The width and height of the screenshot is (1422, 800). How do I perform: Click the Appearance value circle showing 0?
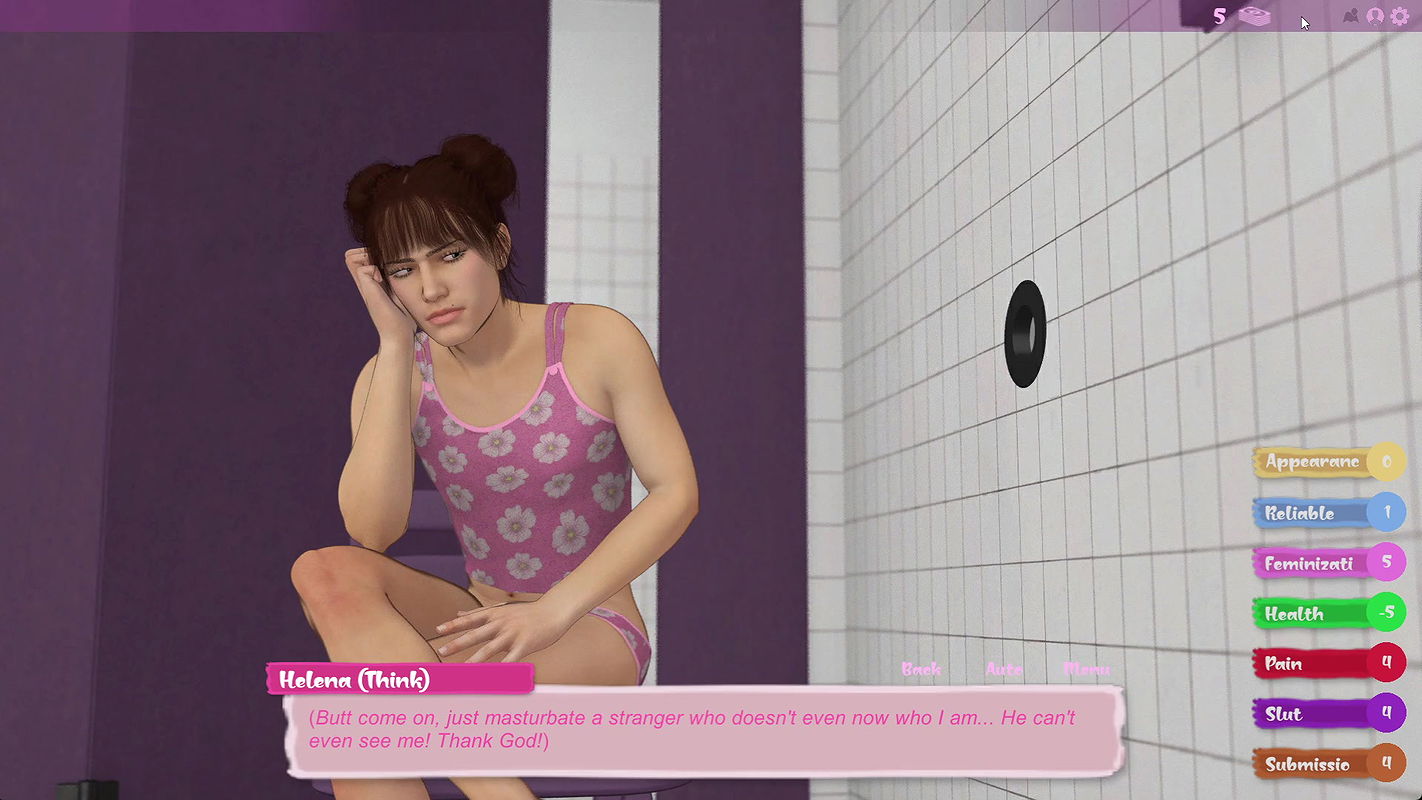coord(1388,462)
